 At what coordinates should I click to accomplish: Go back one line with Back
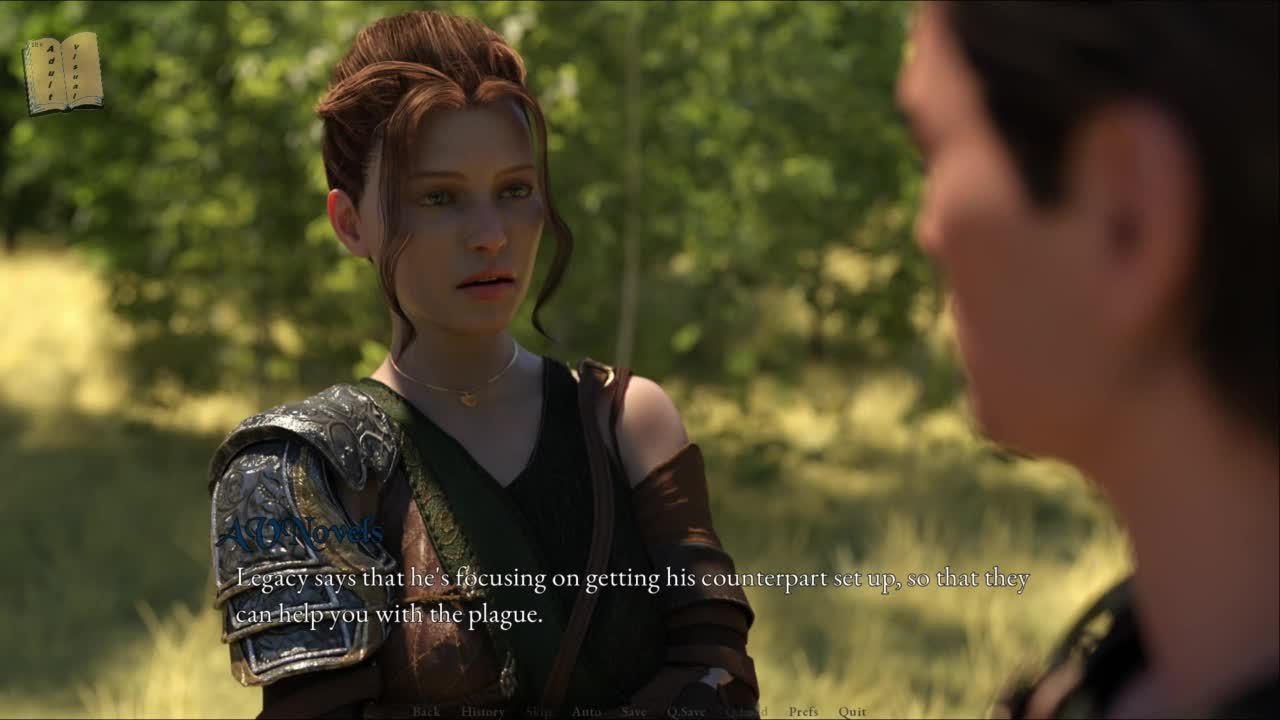[x=426, y=712]
